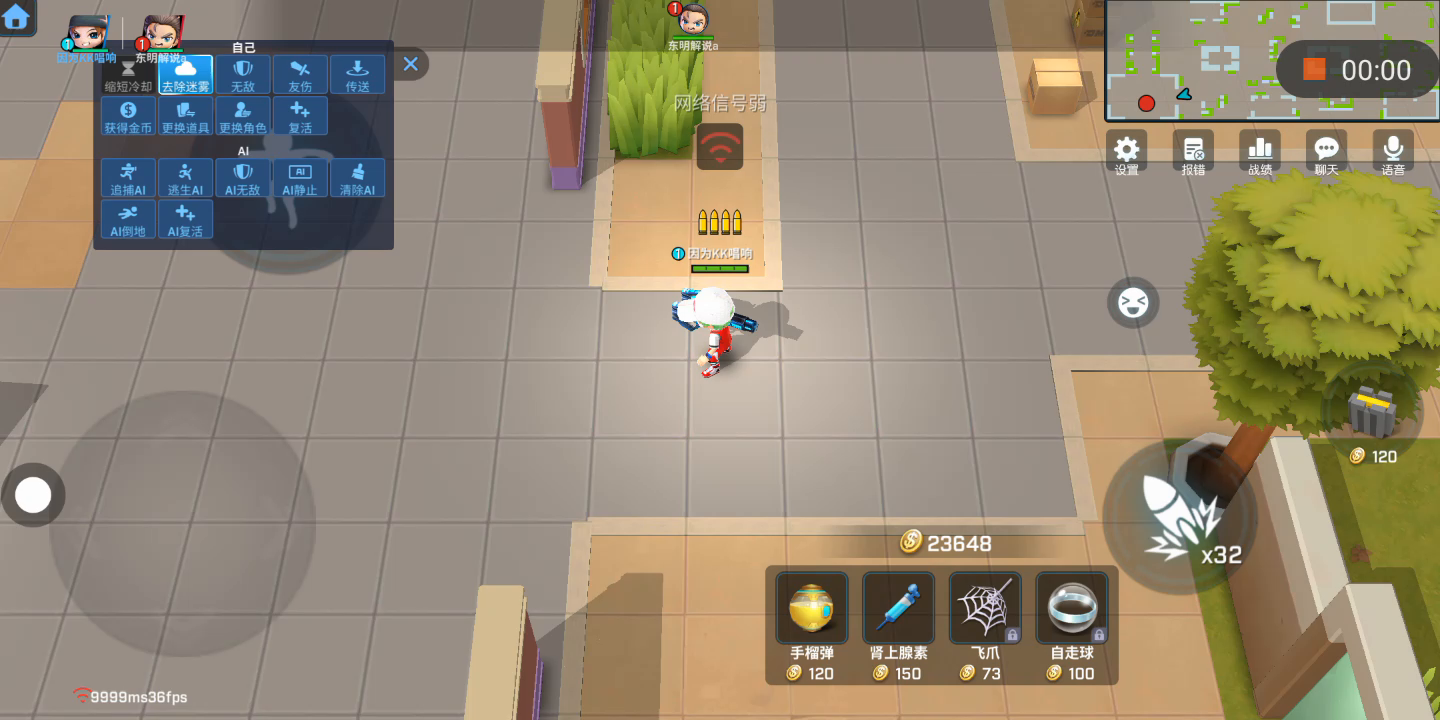
Task: Close the debug cheat panel
Action: tap(410, 64)
